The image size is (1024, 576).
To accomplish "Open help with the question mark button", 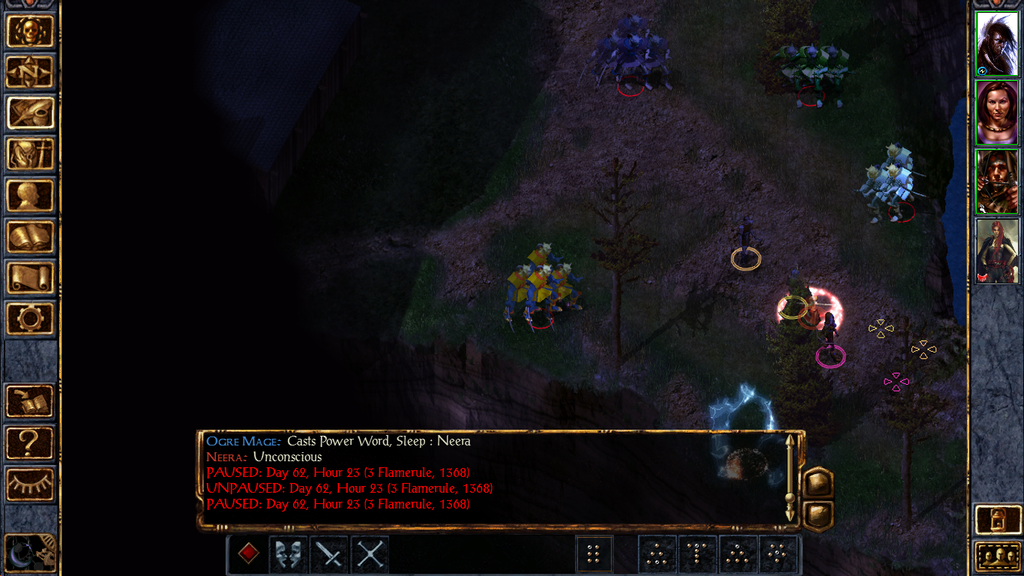I will pos(30,442).
